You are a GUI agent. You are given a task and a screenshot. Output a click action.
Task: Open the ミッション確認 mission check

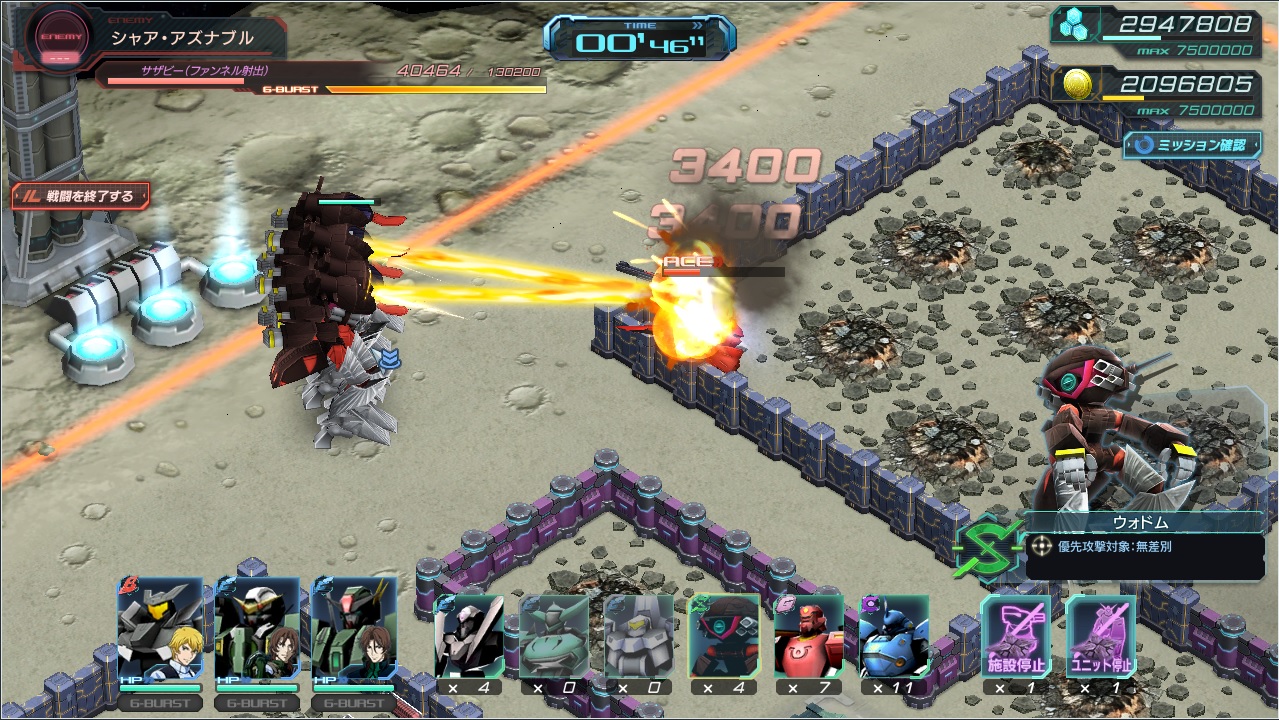[1192, 145]
